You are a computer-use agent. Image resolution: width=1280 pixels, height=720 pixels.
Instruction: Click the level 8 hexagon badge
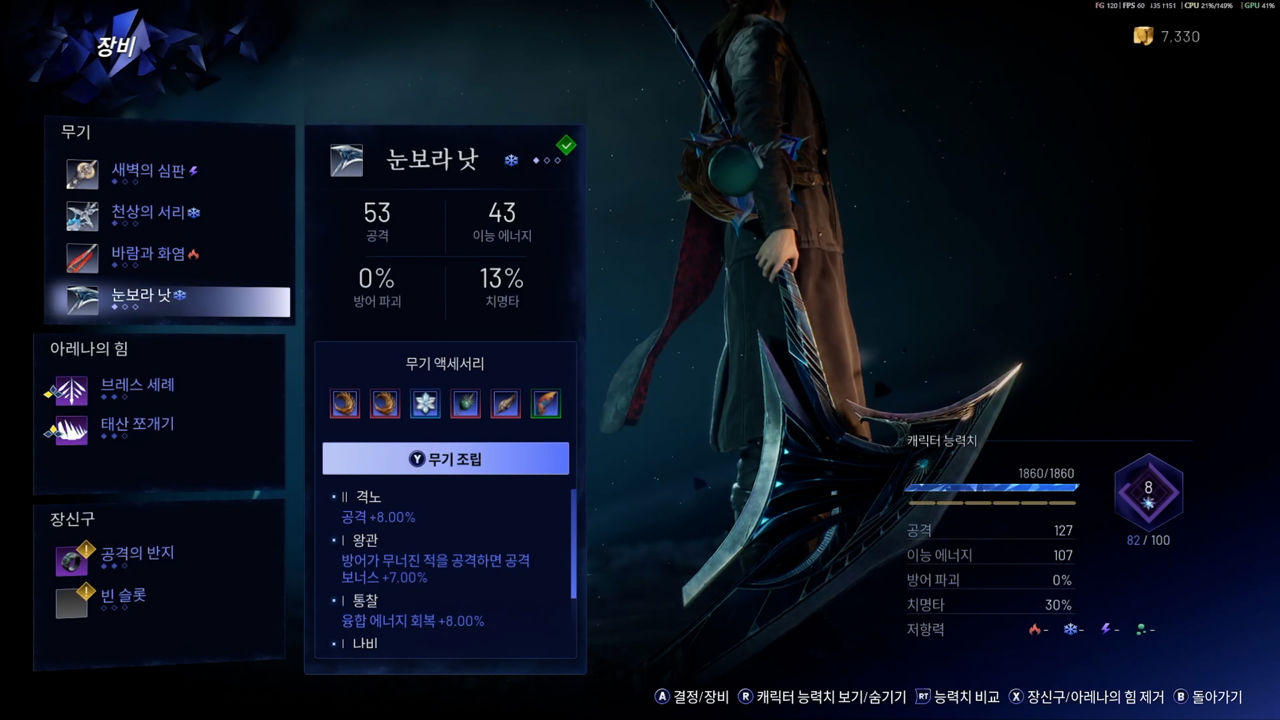point(1148,492)
